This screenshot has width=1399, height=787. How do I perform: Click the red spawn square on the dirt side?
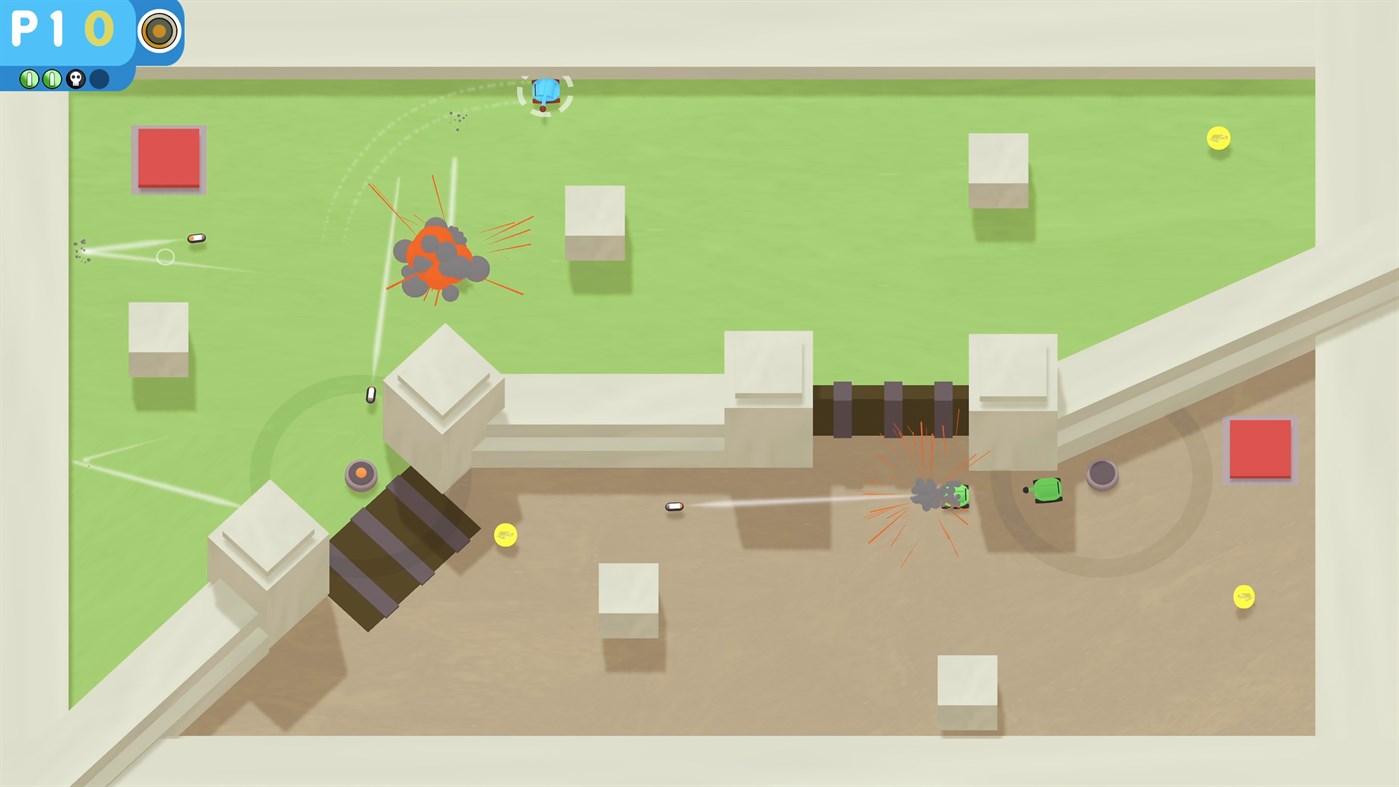coord(1258,450)
